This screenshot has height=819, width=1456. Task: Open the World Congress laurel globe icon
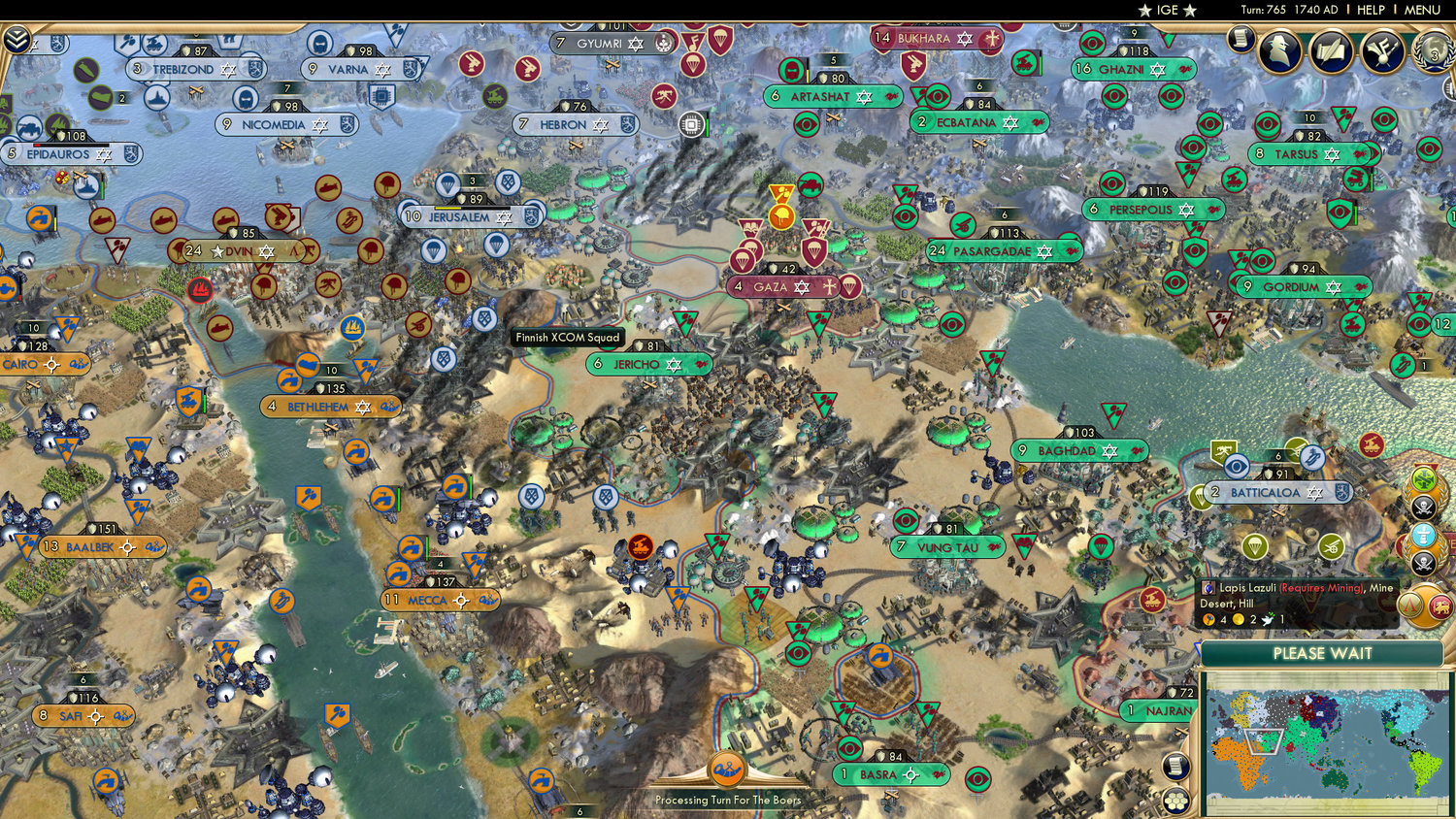click(x=1433, y=53)
